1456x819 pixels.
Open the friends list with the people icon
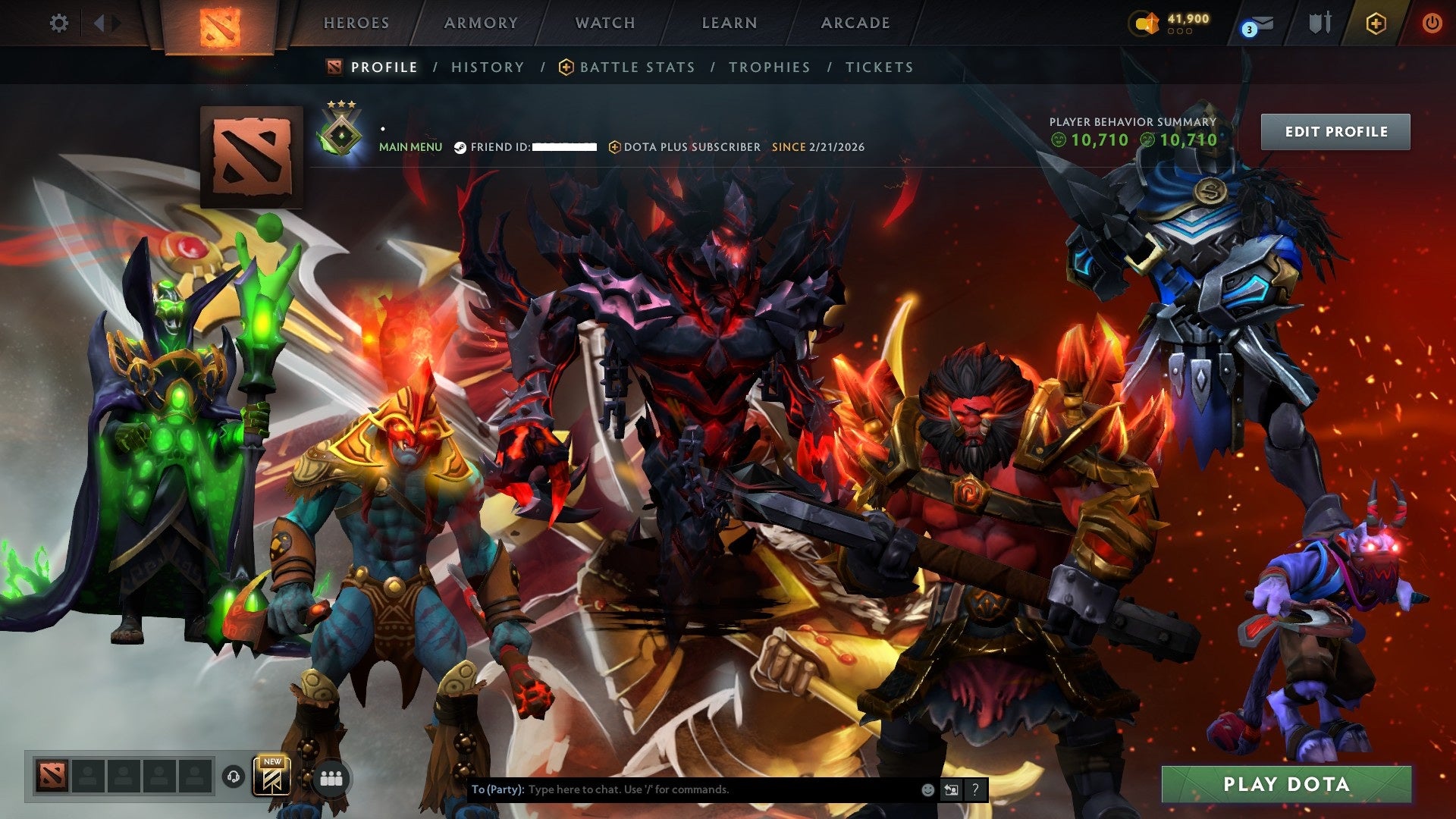328,780
